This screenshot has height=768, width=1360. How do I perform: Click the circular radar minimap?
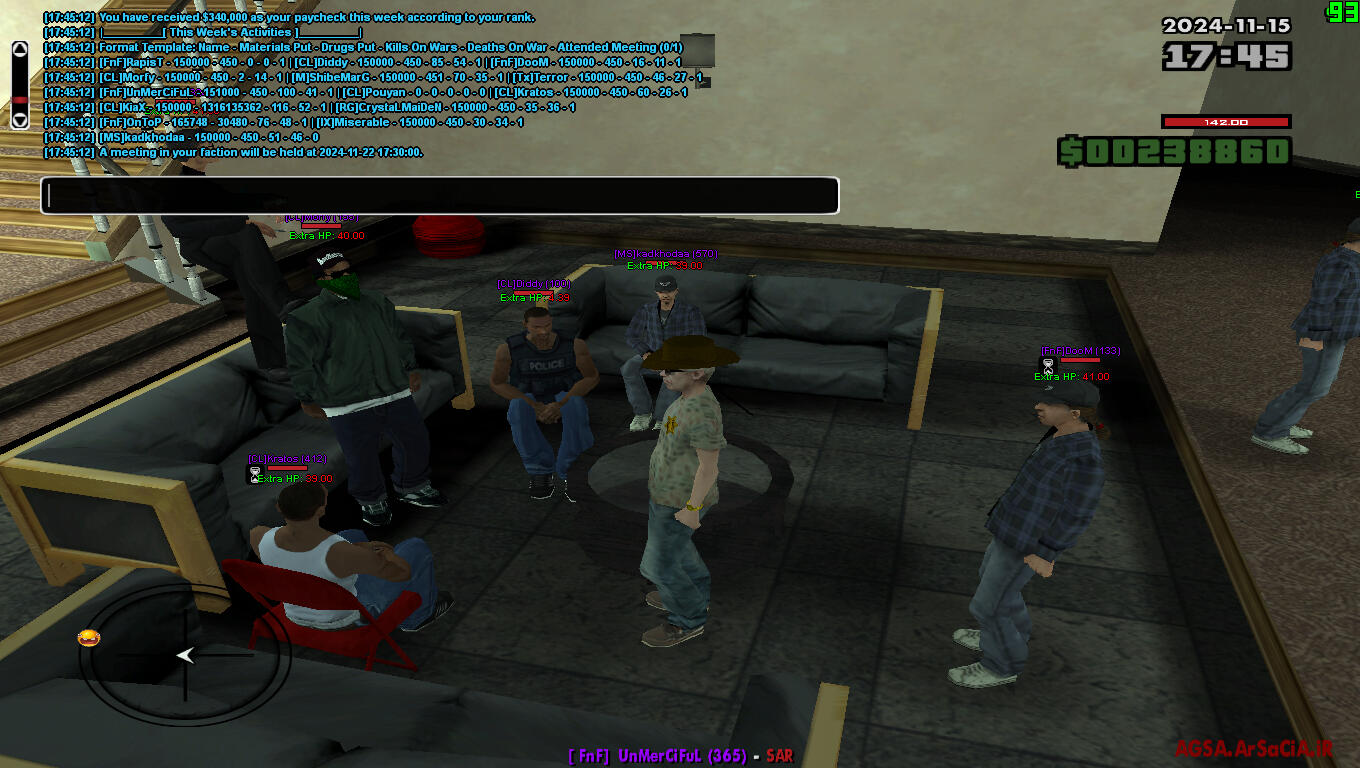(185, 656)
